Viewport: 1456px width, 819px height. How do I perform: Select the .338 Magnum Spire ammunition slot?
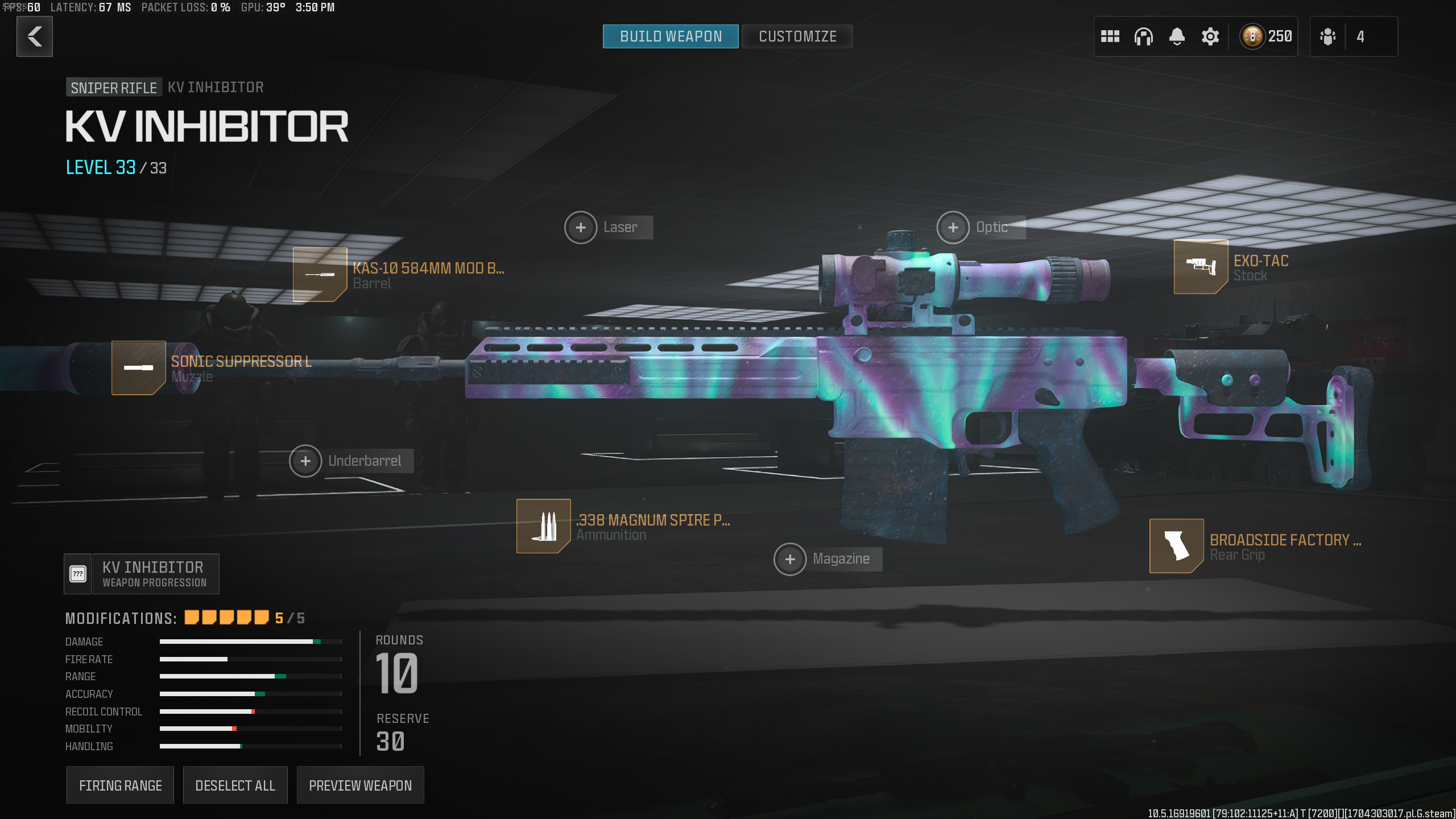543,526
